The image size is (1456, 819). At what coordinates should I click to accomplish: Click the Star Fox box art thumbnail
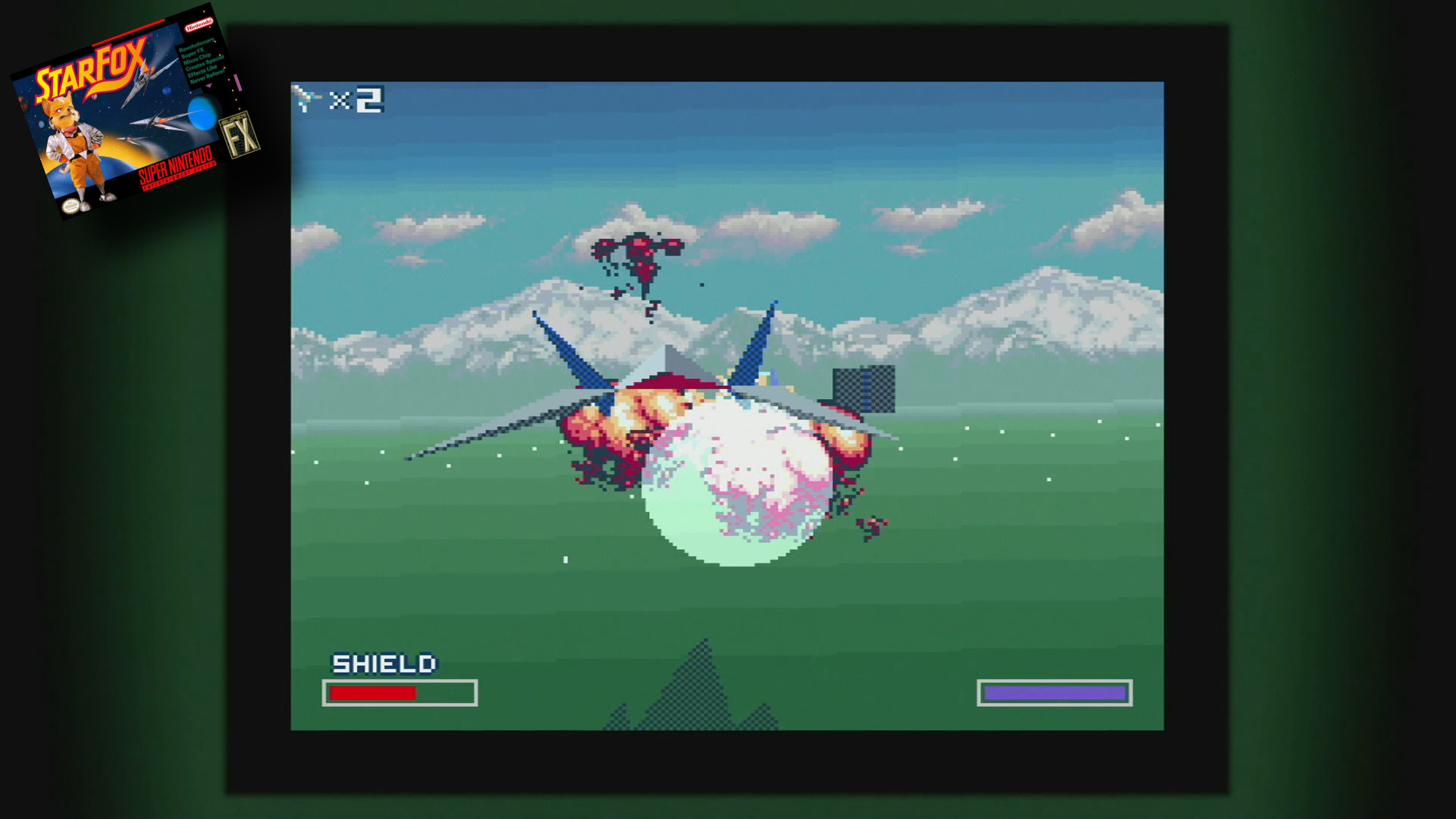click(135, 112)
